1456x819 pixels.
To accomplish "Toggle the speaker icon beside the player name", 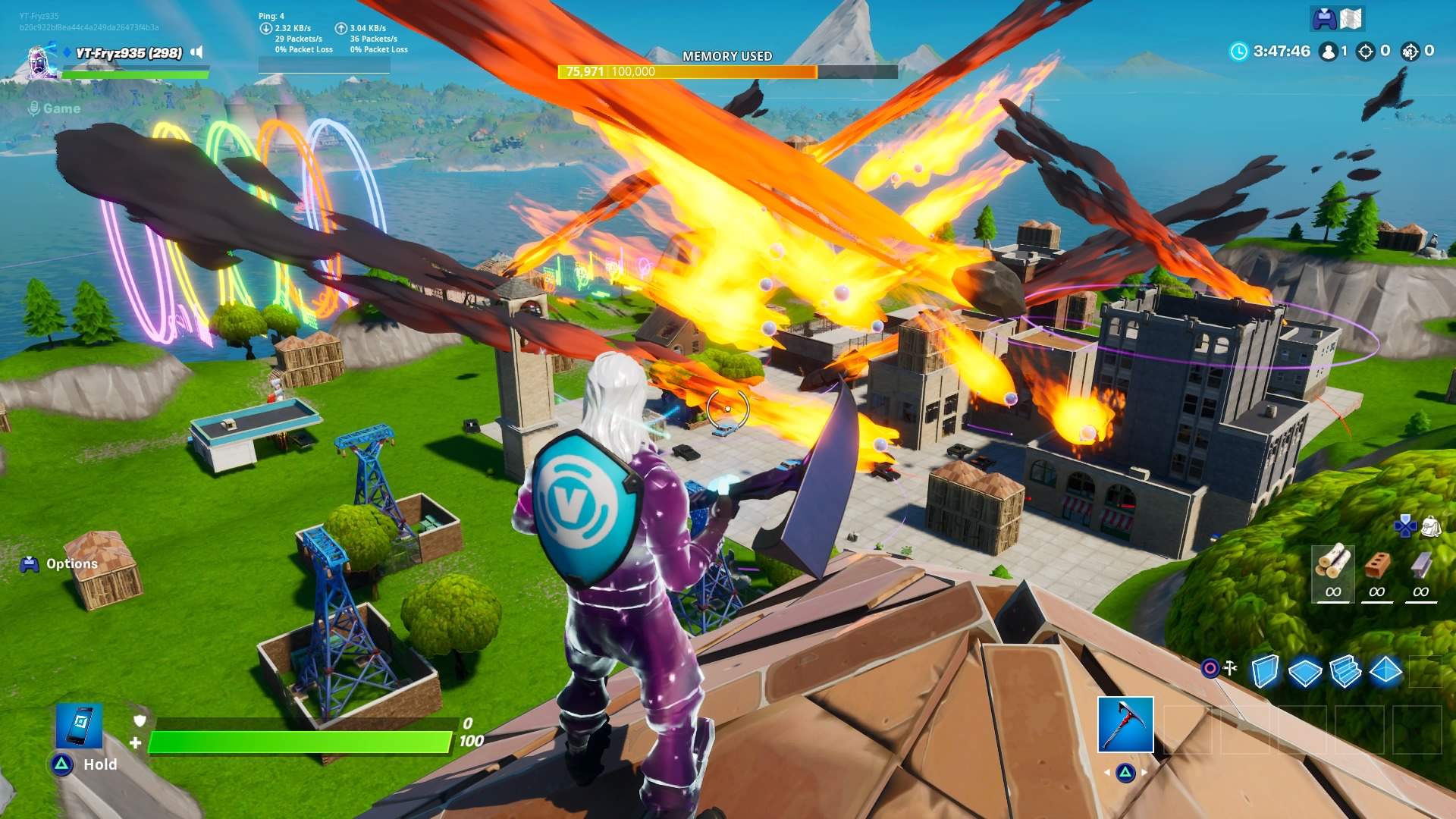I will pos(197,52).
